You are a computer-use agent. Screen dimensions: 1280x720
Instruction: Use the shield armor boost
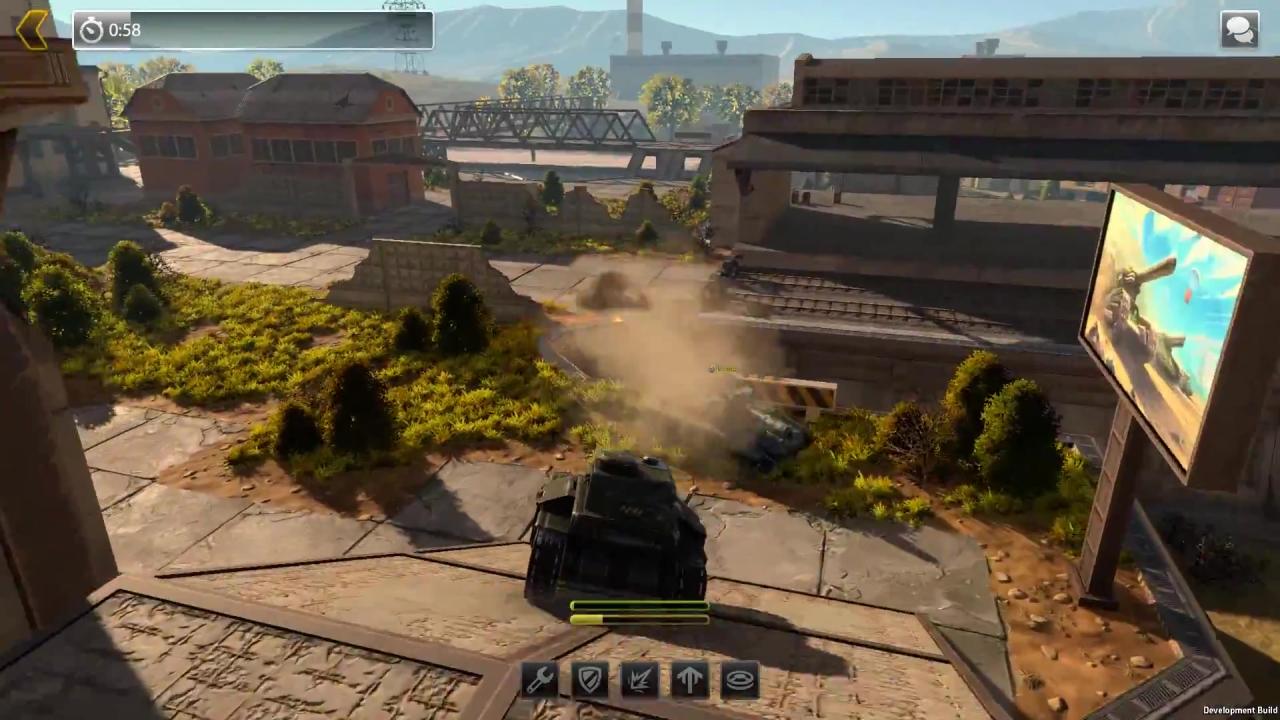pyautogui.click(x=590, y=680)
